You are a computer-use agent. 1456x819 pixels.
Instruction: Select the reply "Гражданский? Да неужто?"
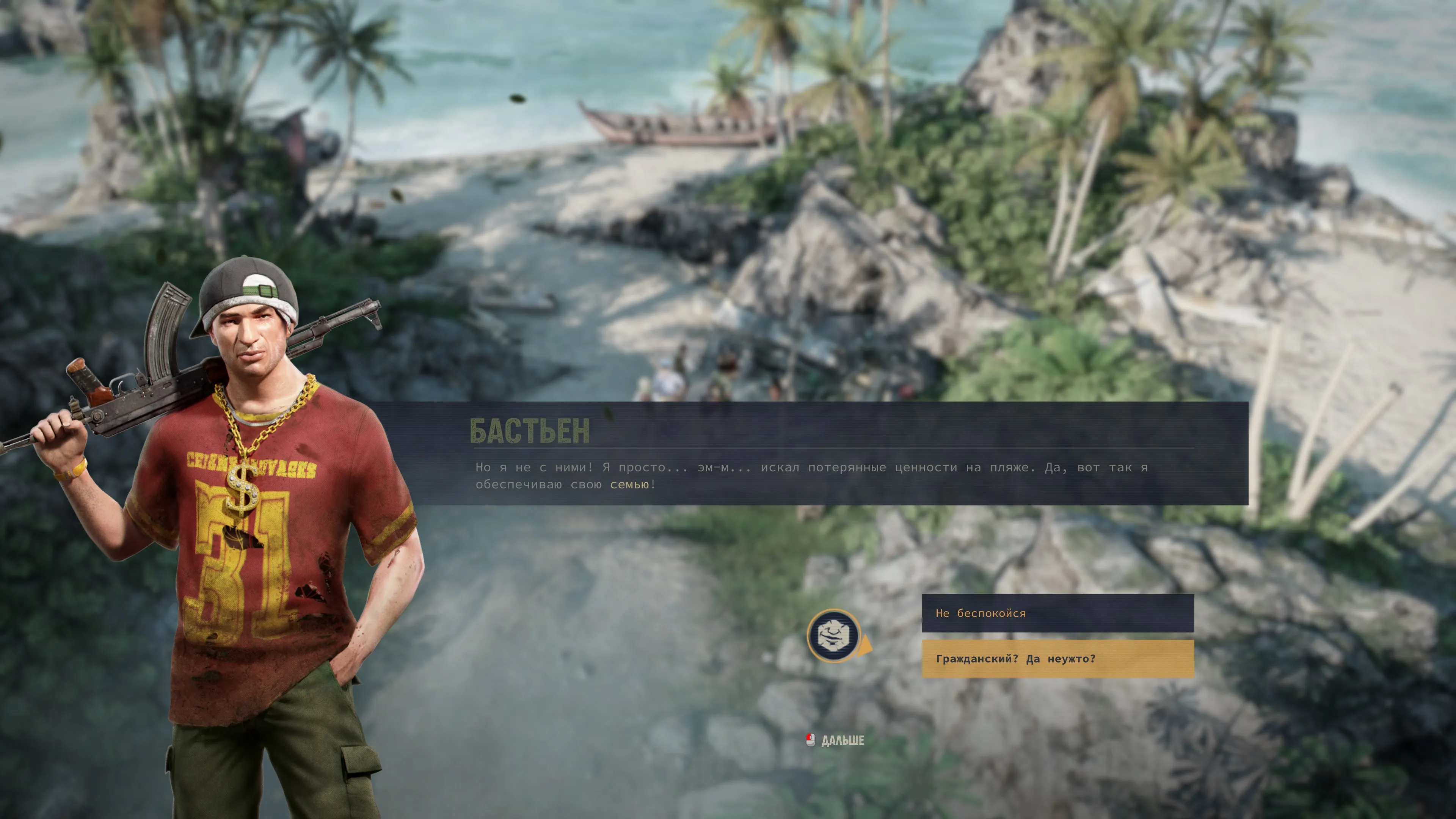pyautogui.click(x=1057, y=659)
